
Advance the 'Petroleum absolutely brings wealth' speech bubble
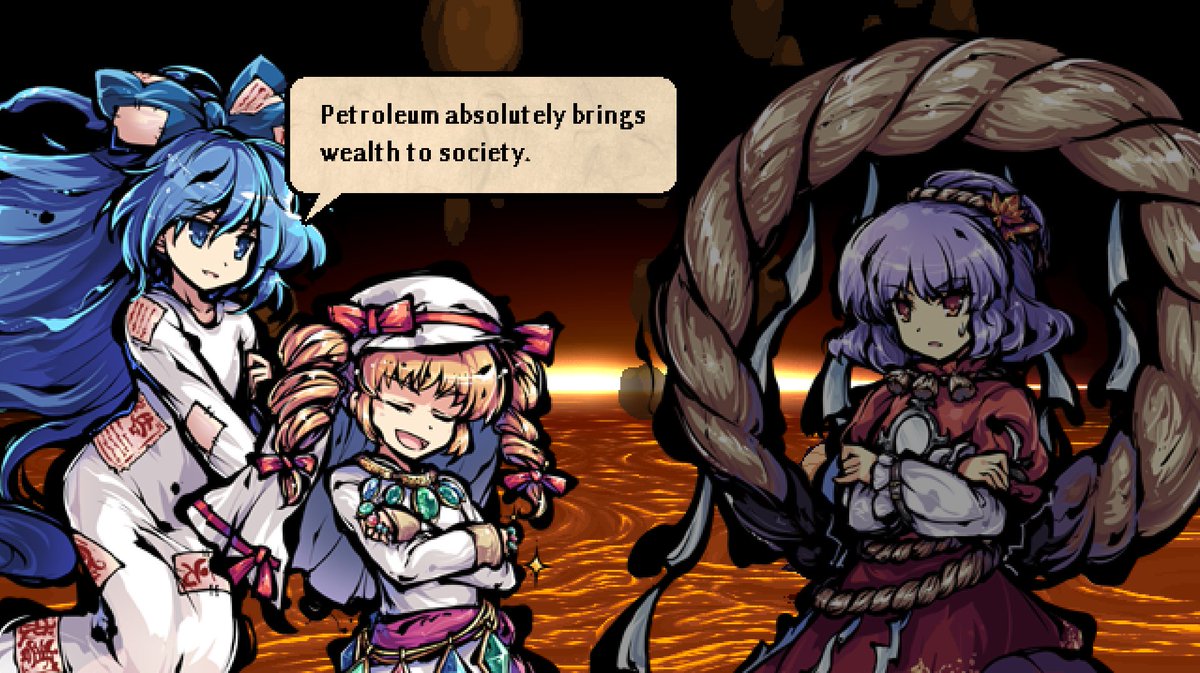[482, 135]
